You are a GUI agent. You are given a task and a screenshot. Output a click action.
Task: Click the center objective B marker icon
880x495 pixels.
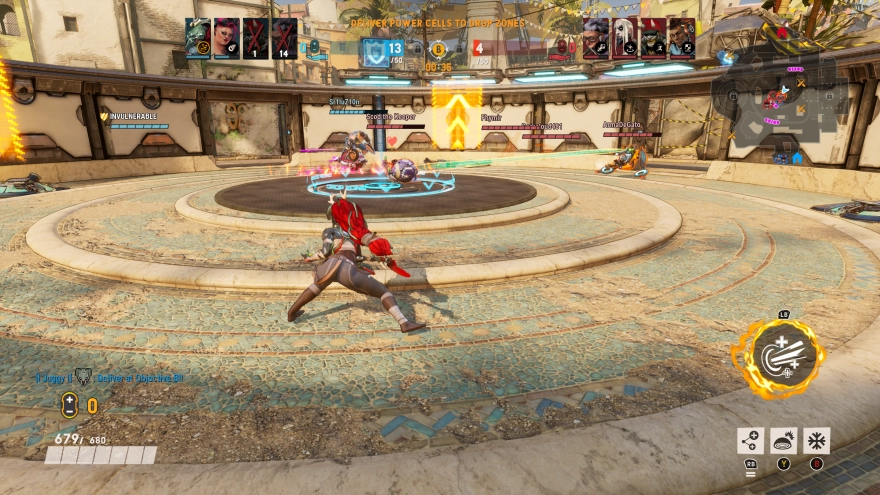pos(437,48)
